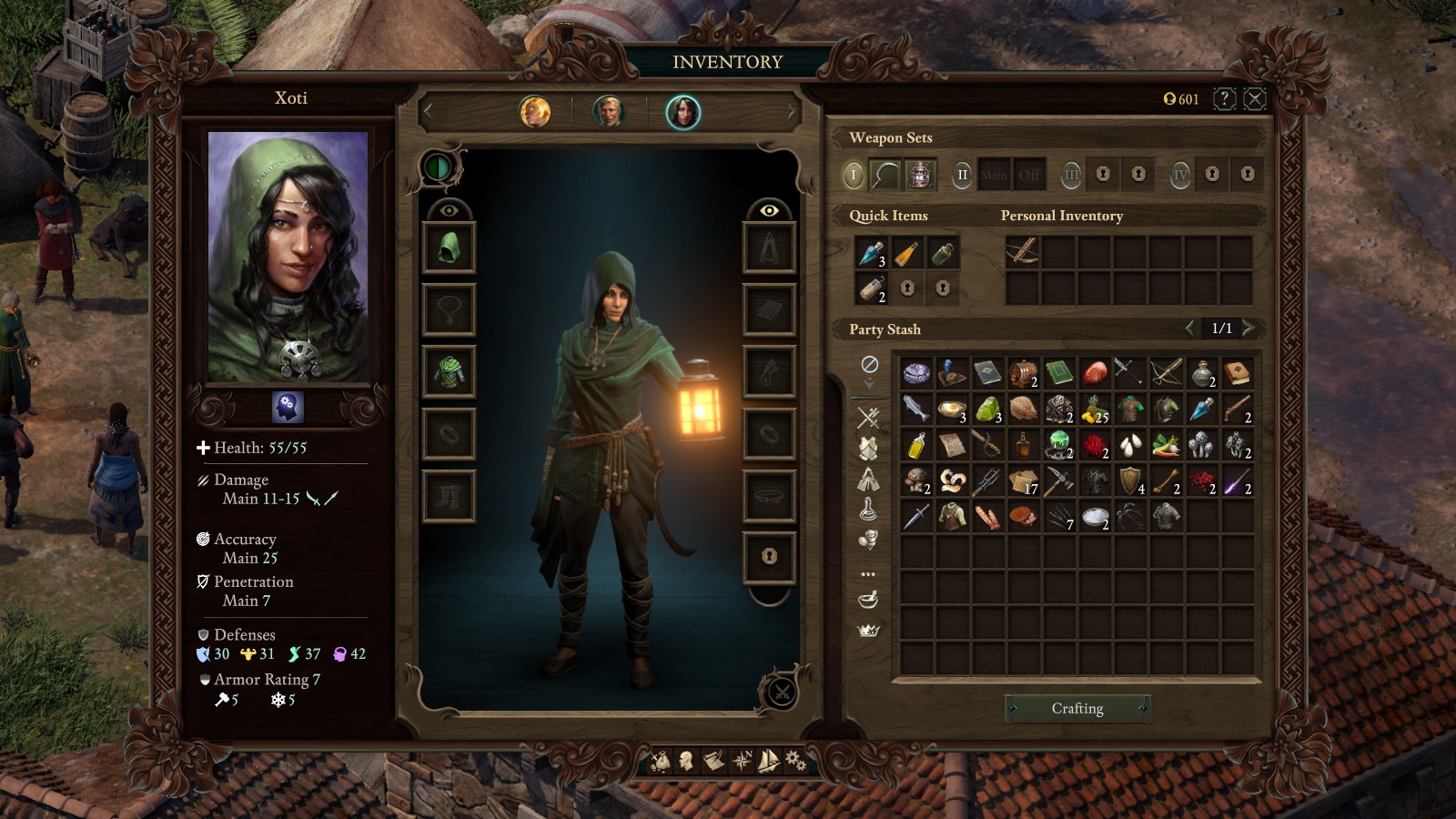Select the blue potion quick item
This screenshot has width=1456, height=819.
tap(872, 254)
